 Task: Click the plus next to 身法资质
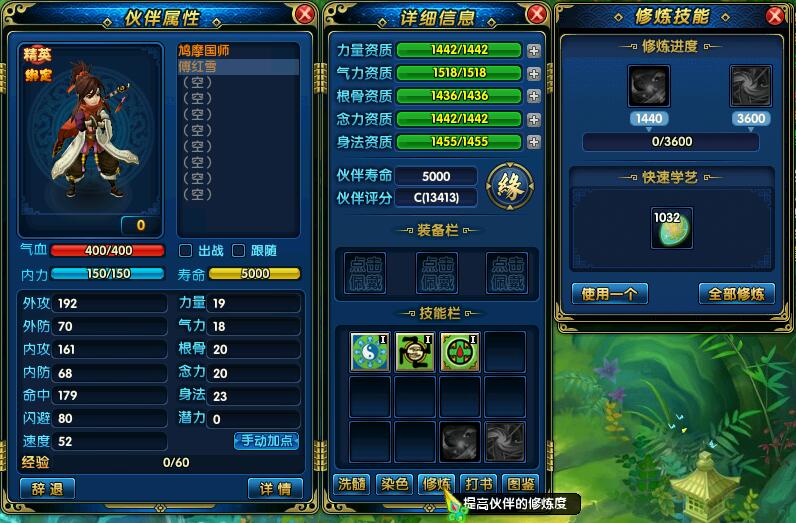(534, 142)
